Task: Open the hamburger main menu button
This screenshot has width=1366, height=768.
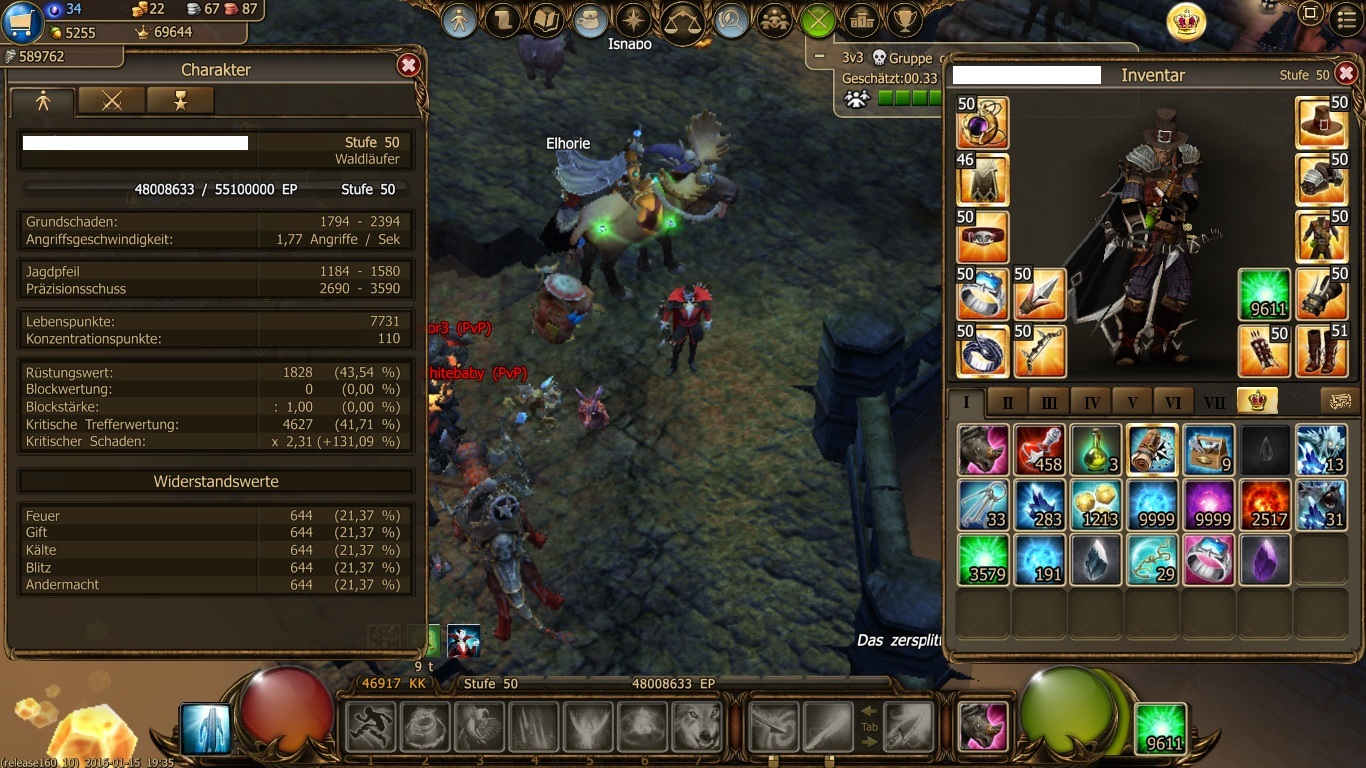Action: pyautogui.click(x=1346, y=16)
